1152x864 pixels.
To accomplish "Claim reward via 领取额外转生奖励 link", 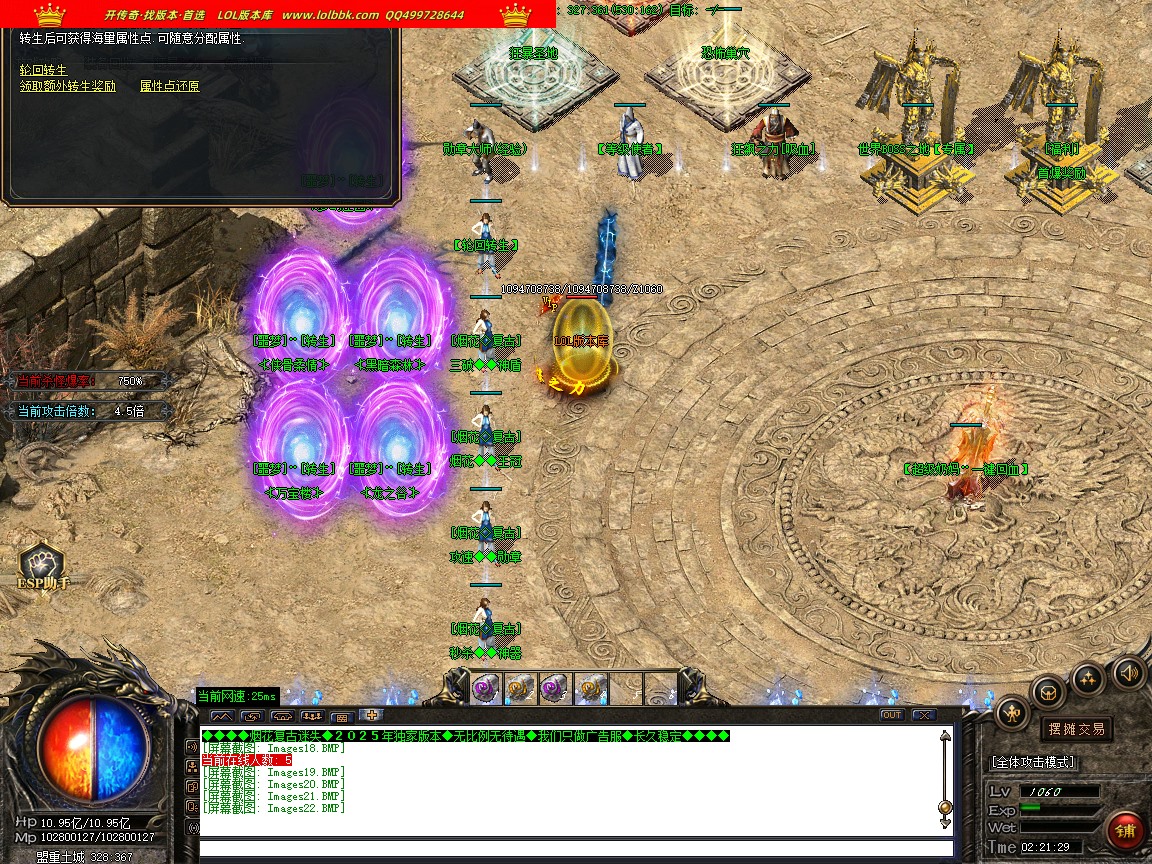I will click(67, 87).
